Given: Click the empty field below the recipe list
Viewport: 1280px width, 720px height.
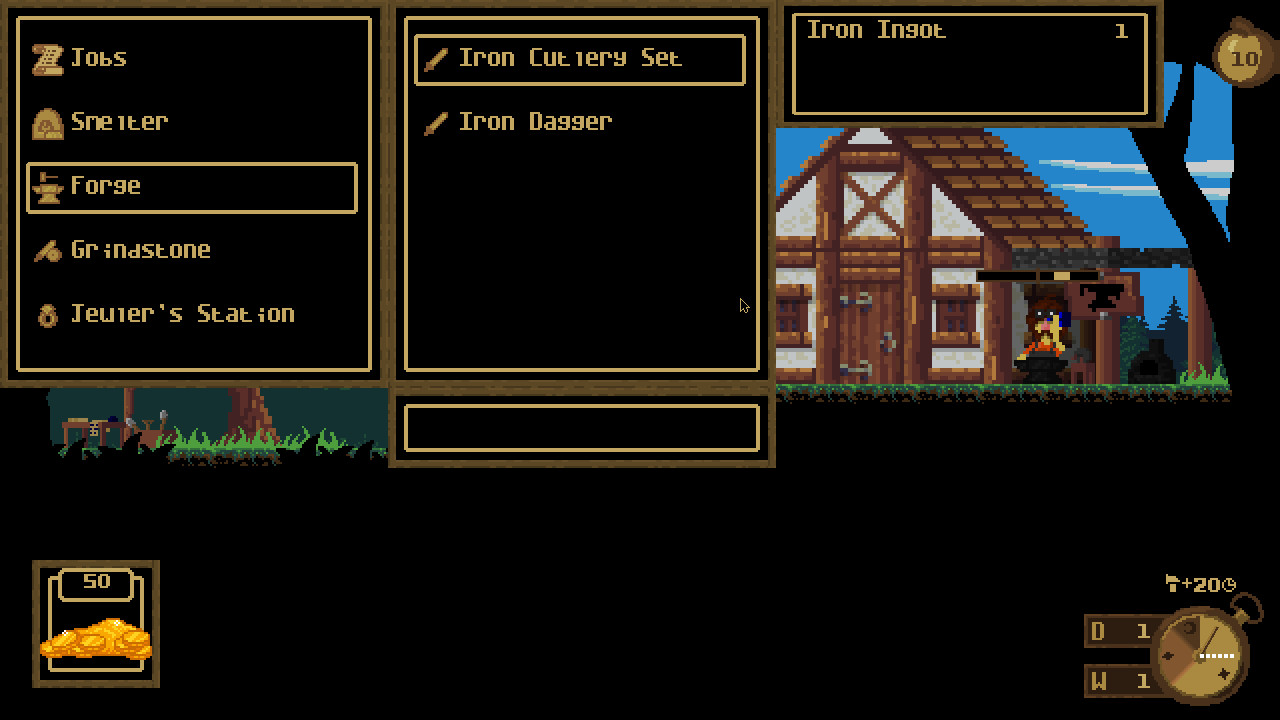Looking at the screenshot, I should (580, 428).
